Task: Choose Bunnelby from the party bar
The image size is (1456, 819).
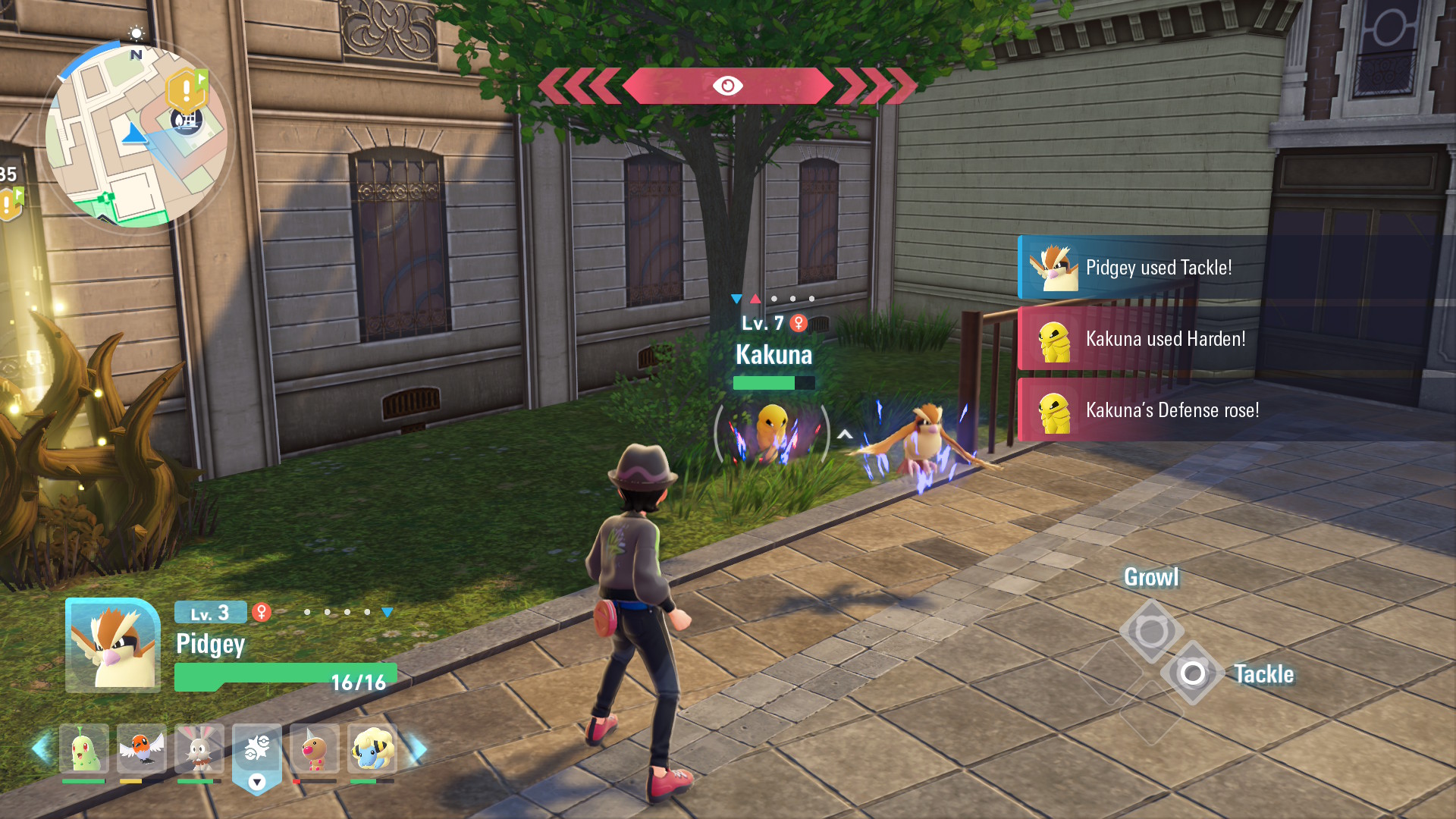Action: pyautogui.click(x=199, y=749)
